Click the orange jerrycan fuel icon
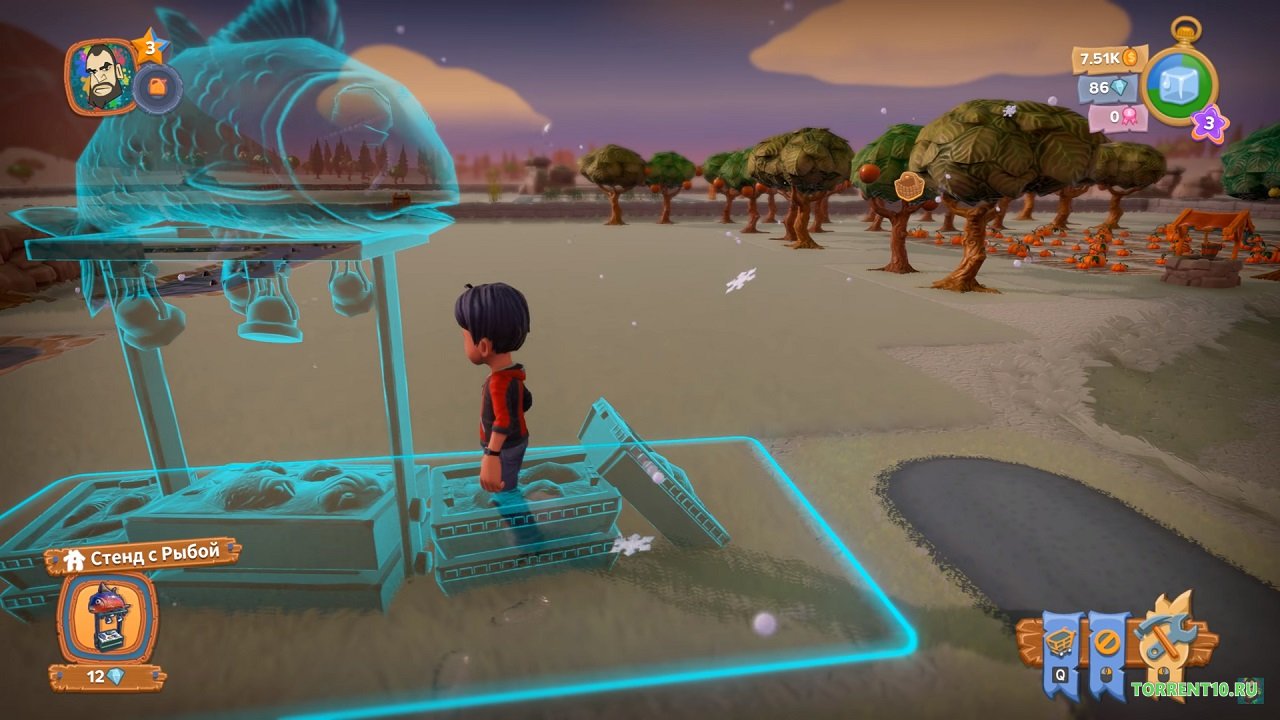Screen dimensions: 1280x720 [157, 88]
